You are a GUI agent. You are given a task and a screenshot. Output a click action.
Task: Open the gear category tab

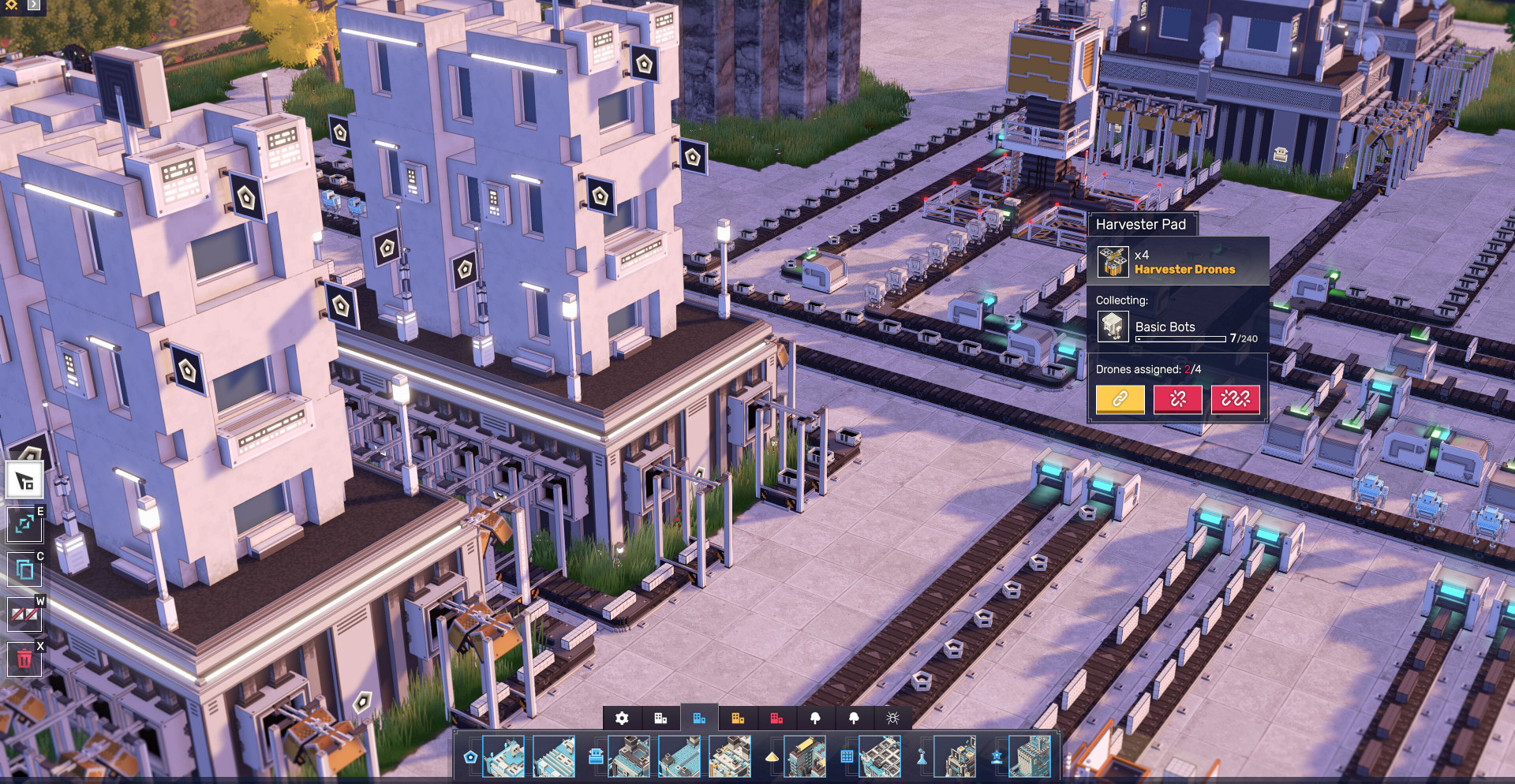622,718
